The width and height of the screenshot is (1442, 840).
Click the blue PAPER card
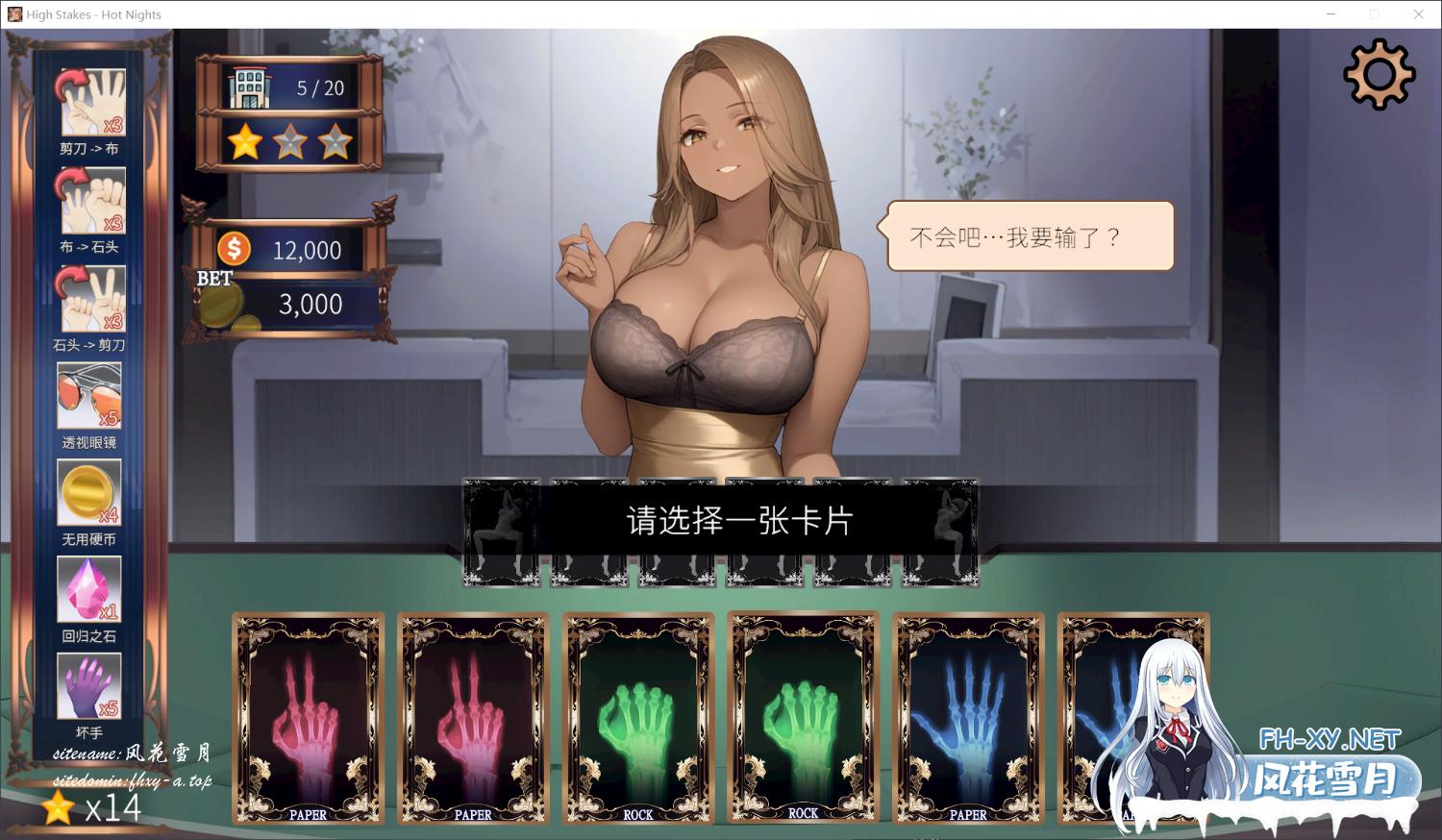pyautogui.click(x=968, y=718)
